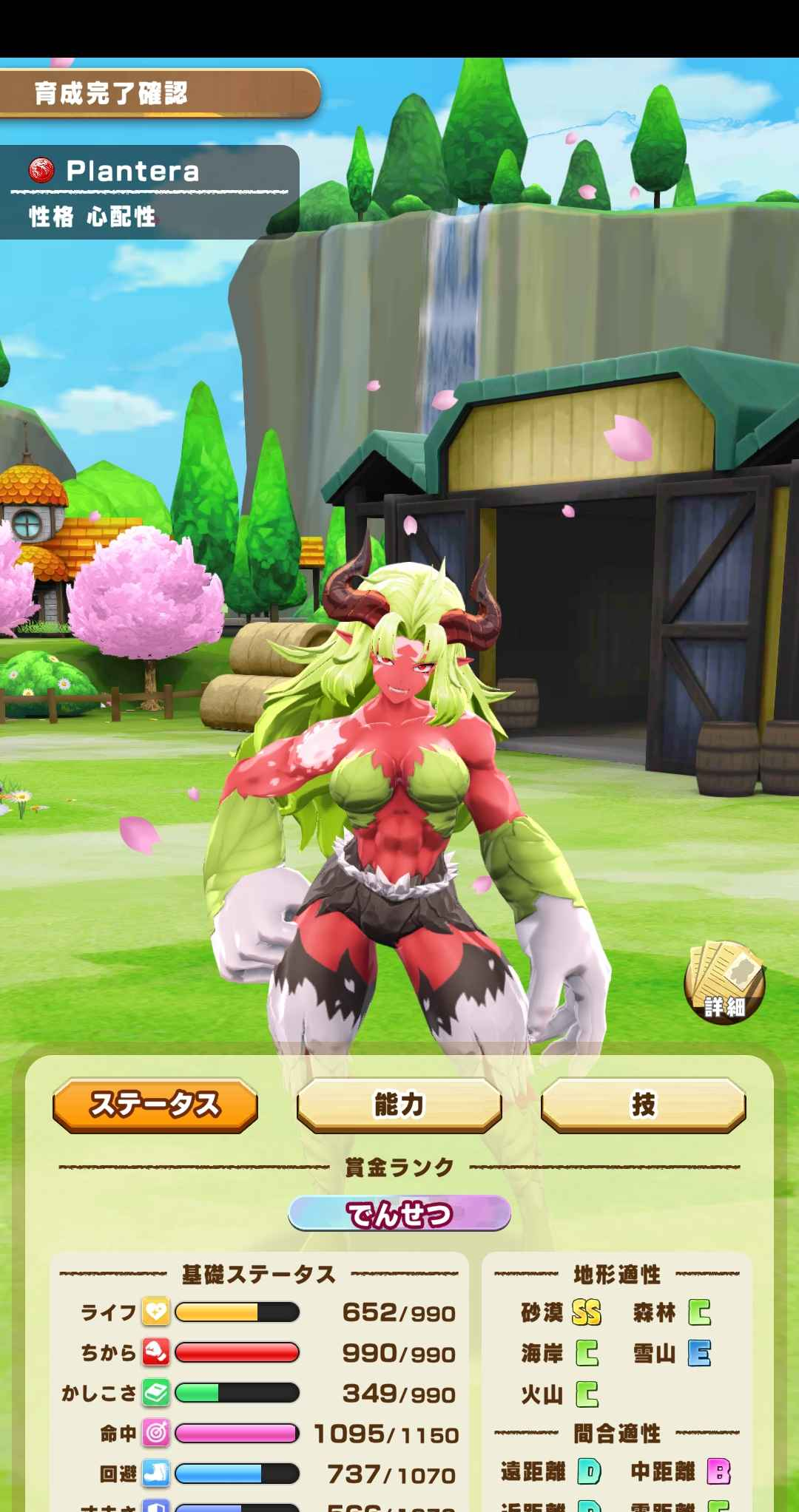This screenshot has height=1512, width=799.
Task: Open the 詳細 details button
Action: click(x=724, y=983)
